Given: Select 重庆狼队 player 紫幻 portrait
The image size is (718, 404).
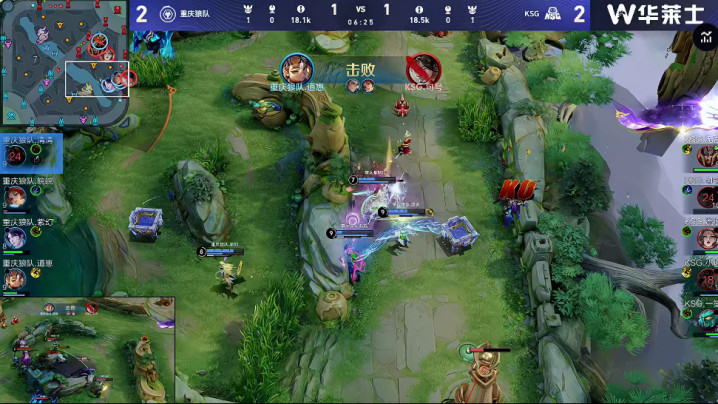Looking at the screenshot, I should (16, 237).
